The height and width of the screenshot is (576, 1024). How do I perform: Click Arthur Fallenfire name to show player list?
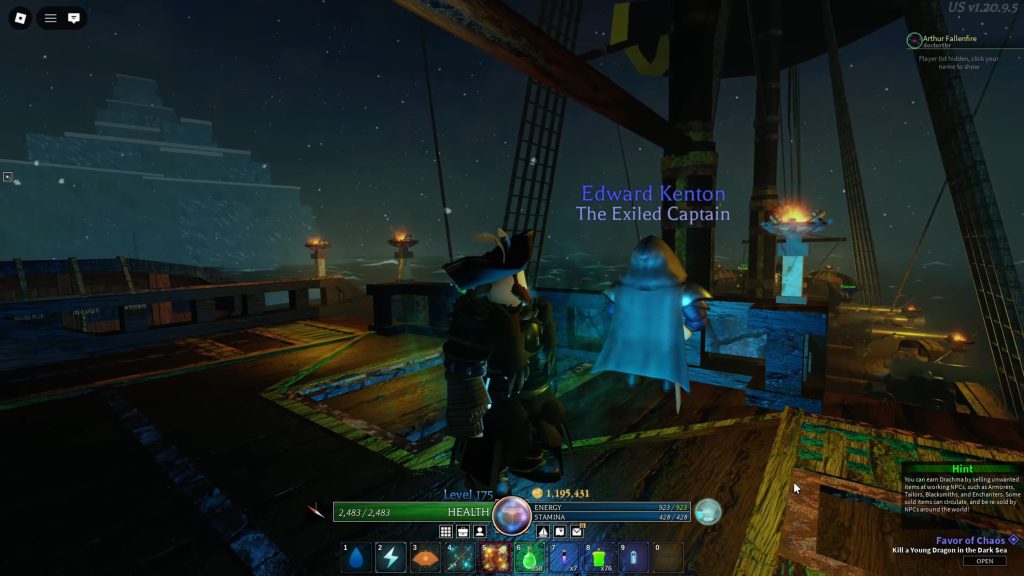click(949, 38)
